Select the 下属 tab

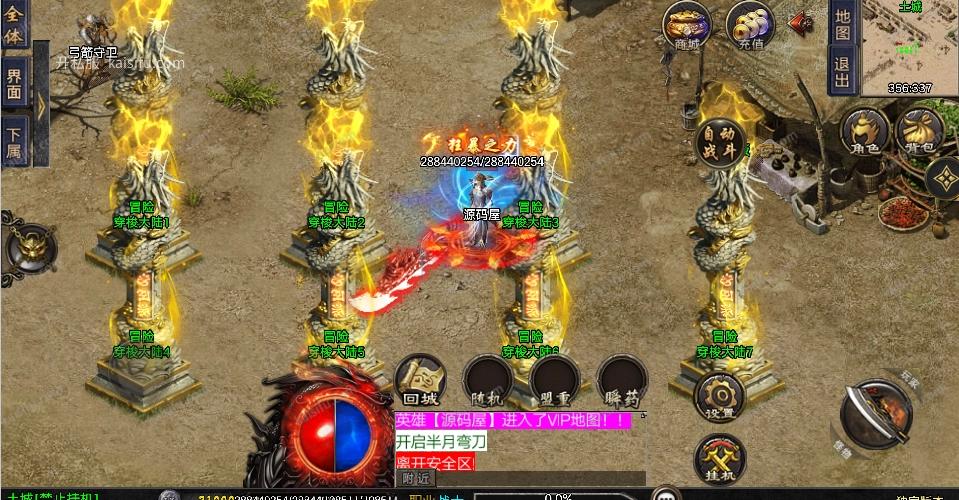14,140
